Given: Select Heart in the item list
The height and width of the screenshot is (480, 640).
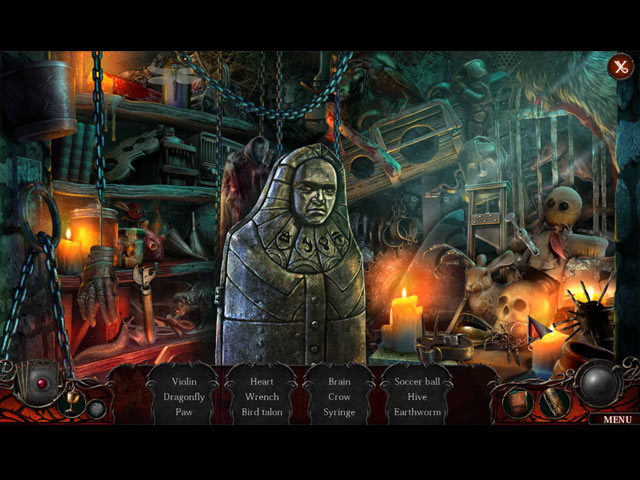Looking at the screenshot, I should click(262, 381).
